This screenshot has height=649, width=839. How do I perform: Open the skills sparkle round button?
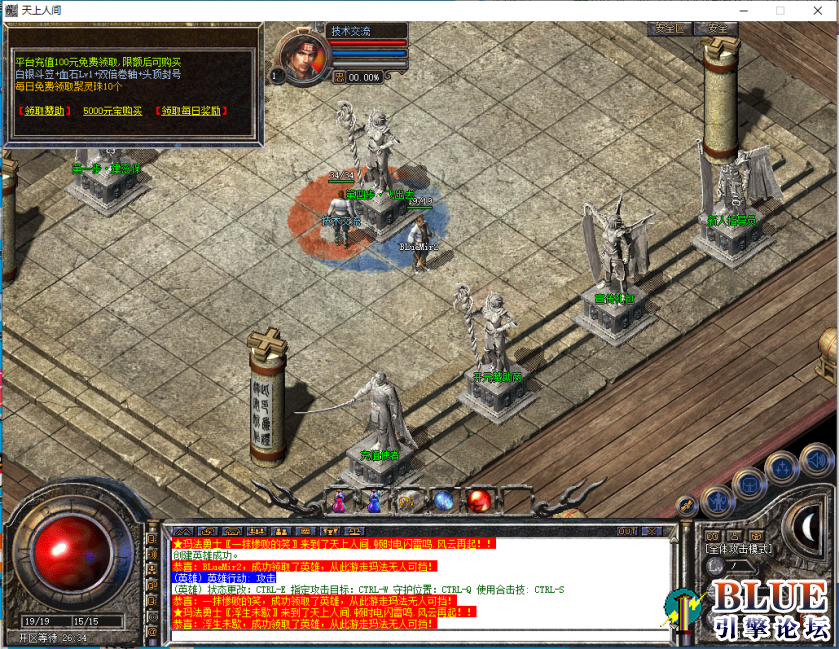click(x=784, y=470)
